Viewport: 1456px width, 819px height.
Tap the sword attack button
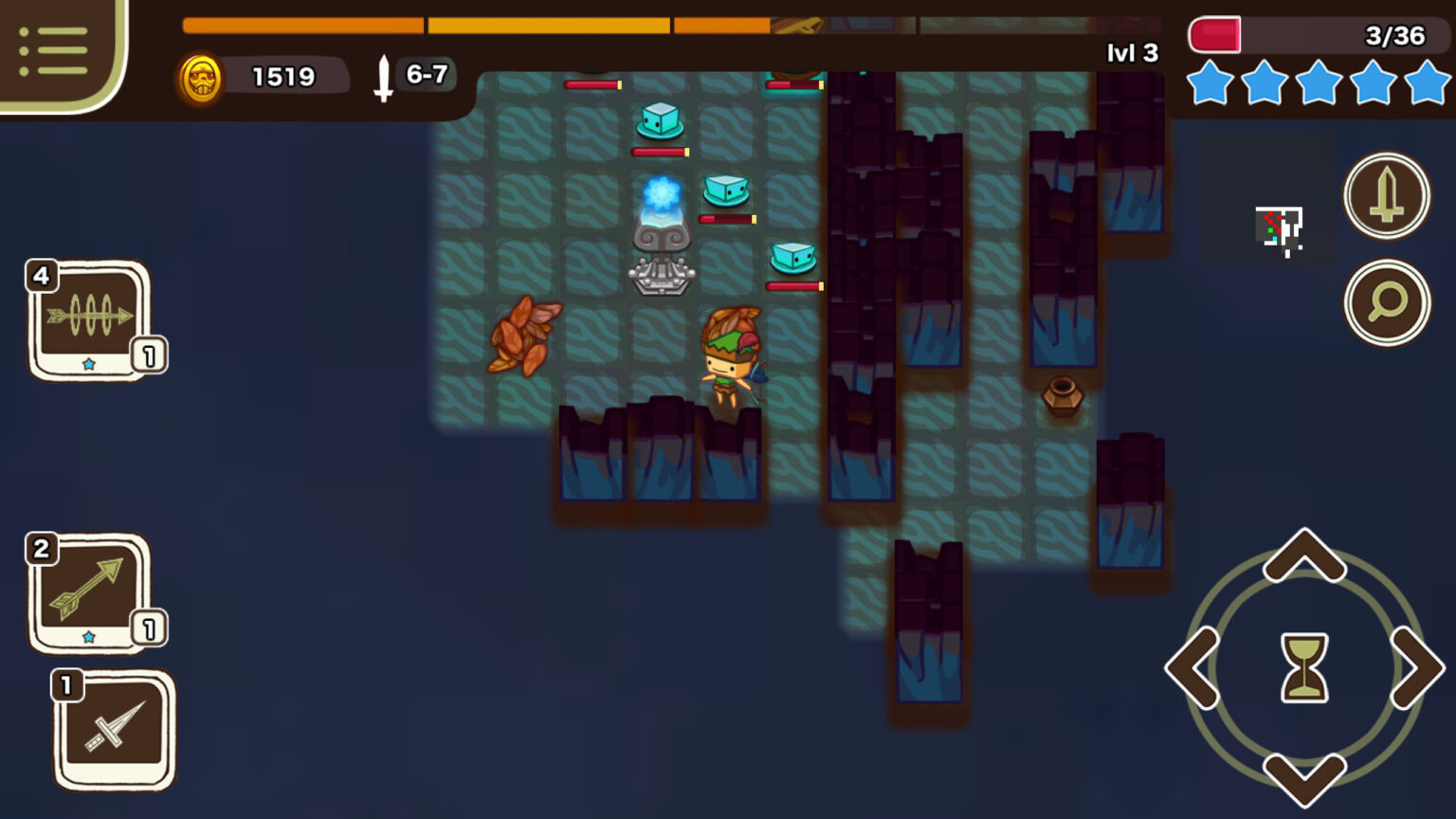click(1386, 195)
